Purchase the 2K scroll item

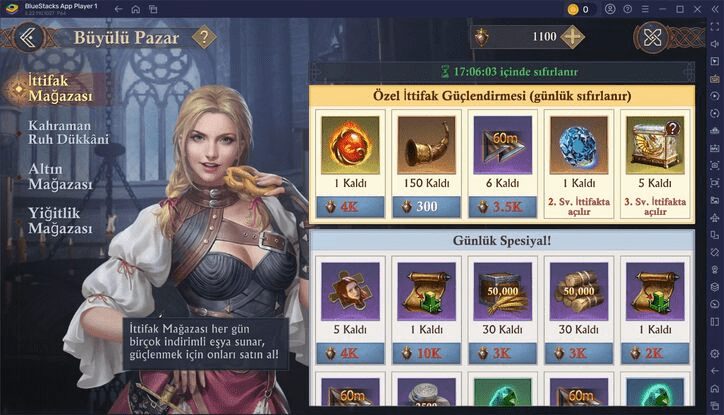[x=654, y=353]
